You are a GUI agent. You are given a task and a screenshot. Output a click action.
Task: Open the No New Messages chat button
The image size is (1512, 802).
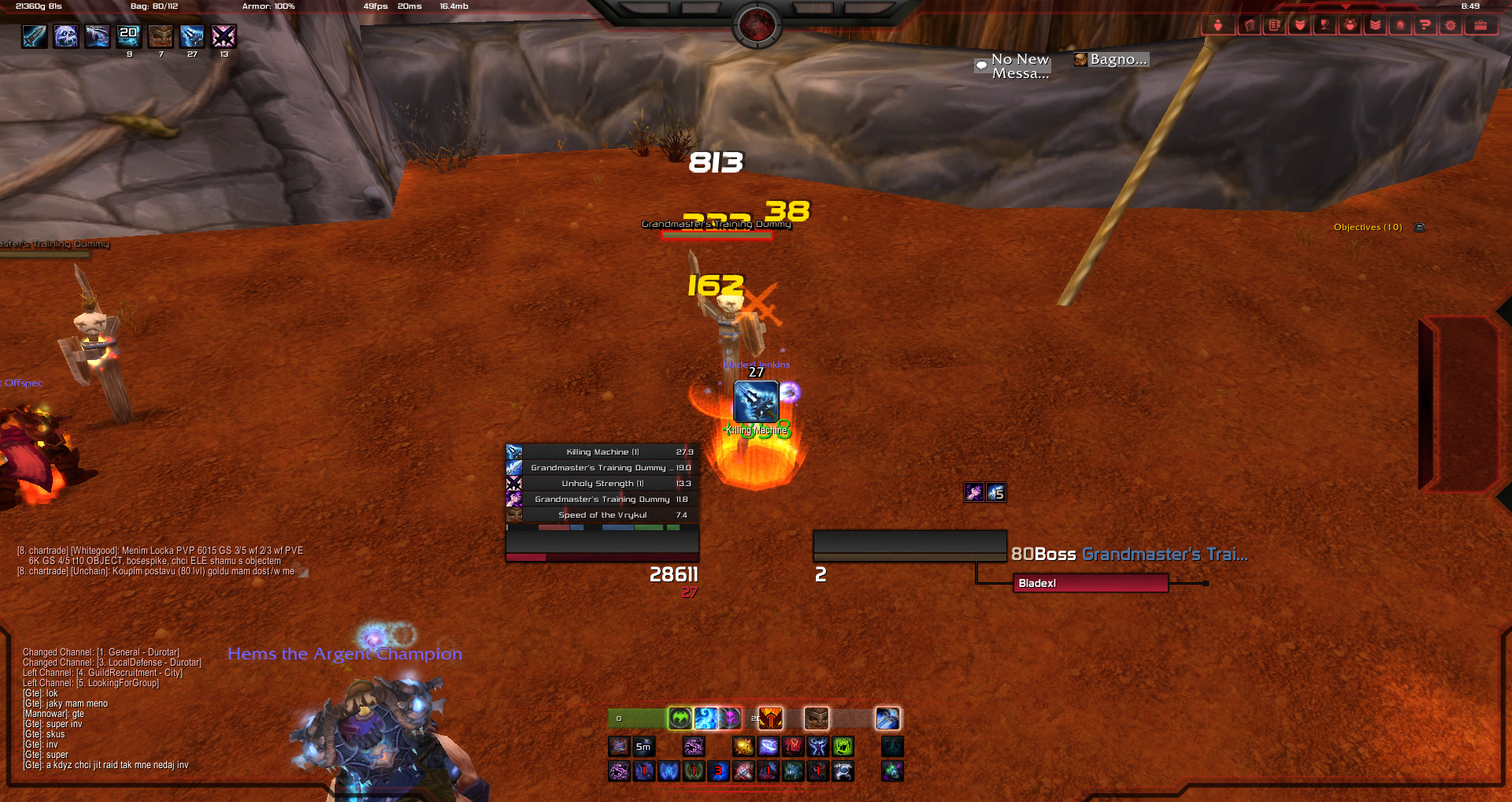coord(1013,66)
